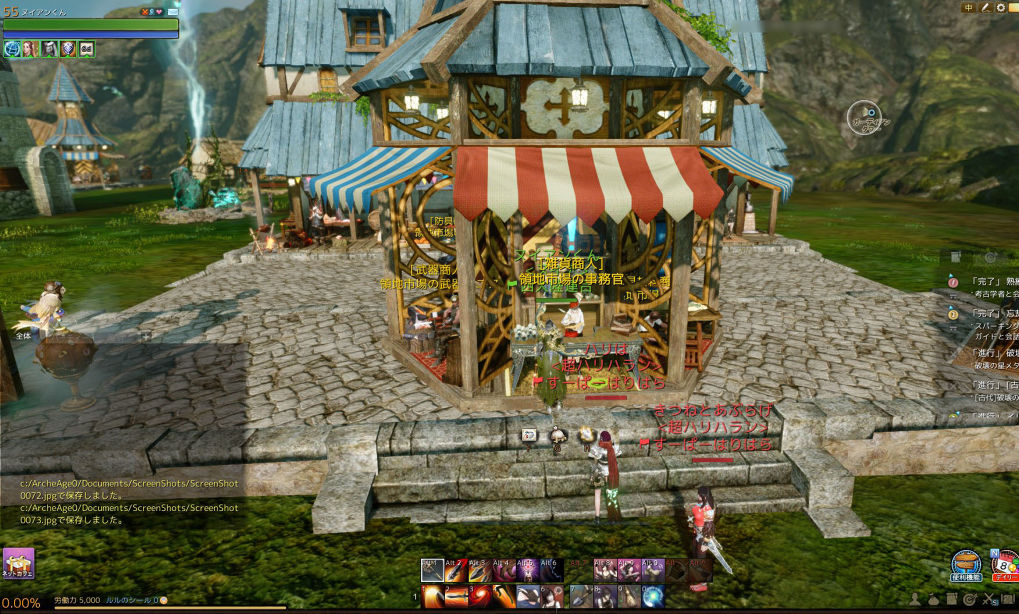Click the shield buff icon
The width and height of the screenshot is (1019, 614).
(68, 48)
